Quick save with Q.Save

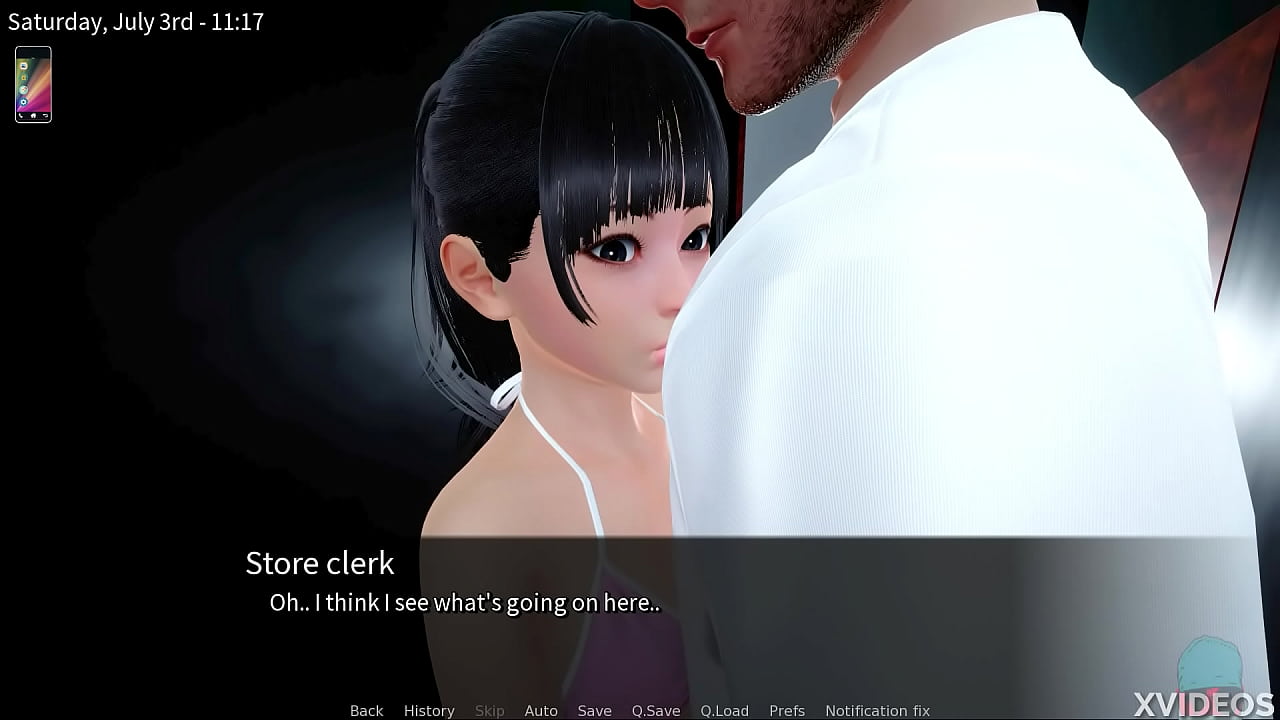655,710
